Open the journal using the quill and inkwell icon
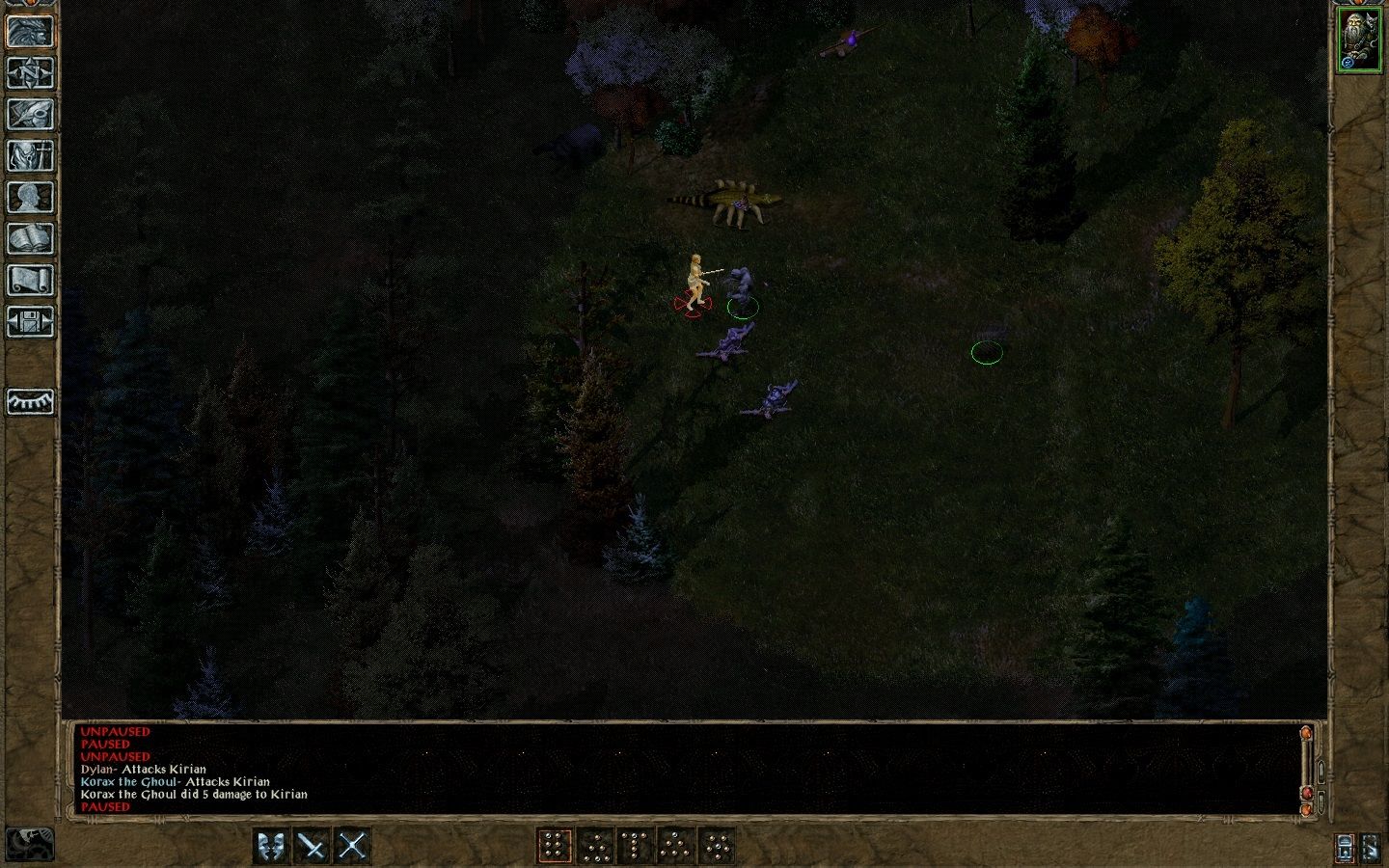The width and height of the screenshot is (1389, 868). coord(29,114)
